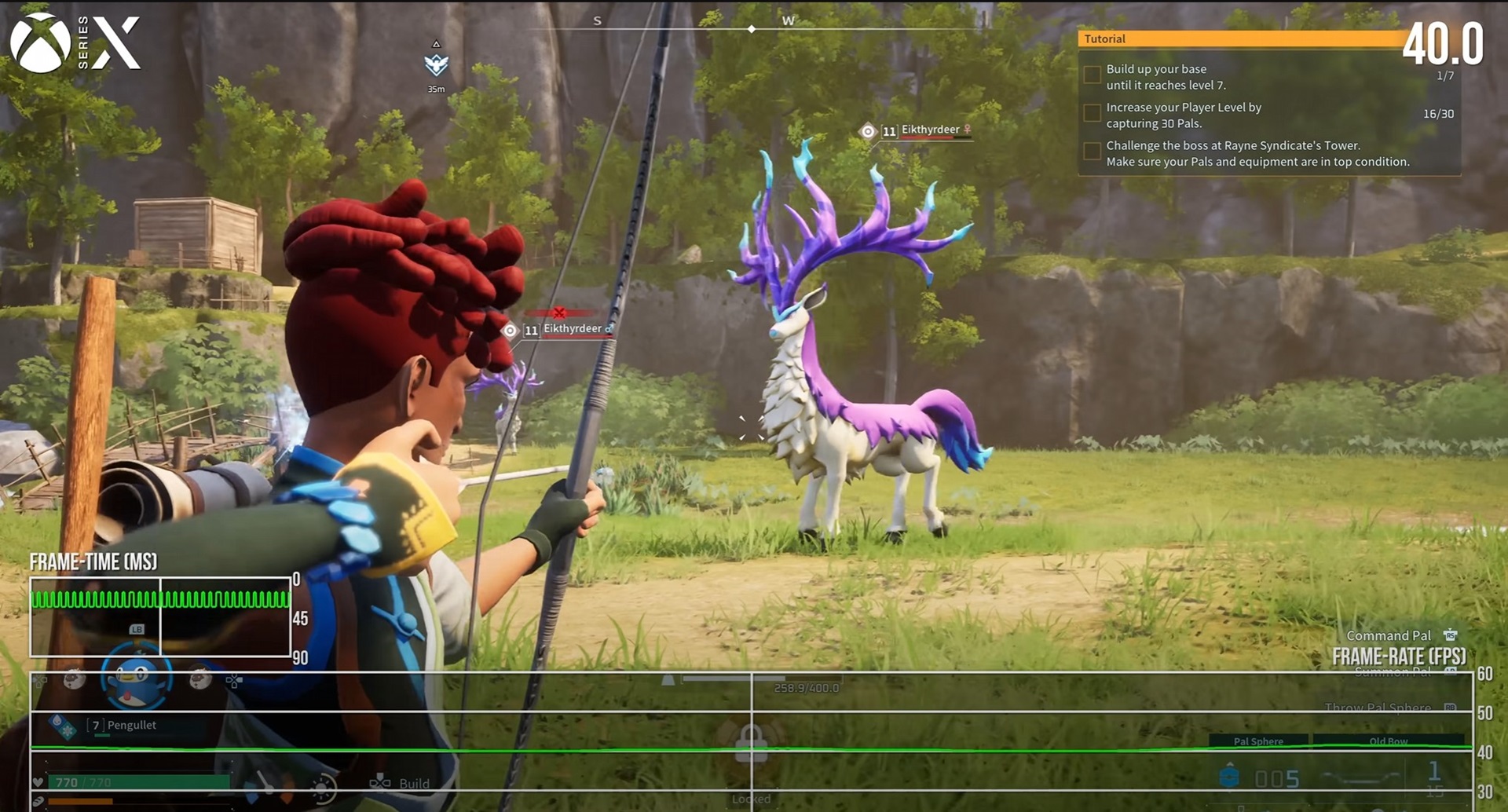
Task: Click the padlock icon above 'Locked'
Action: pyautogui.click(x=751, y=743)
